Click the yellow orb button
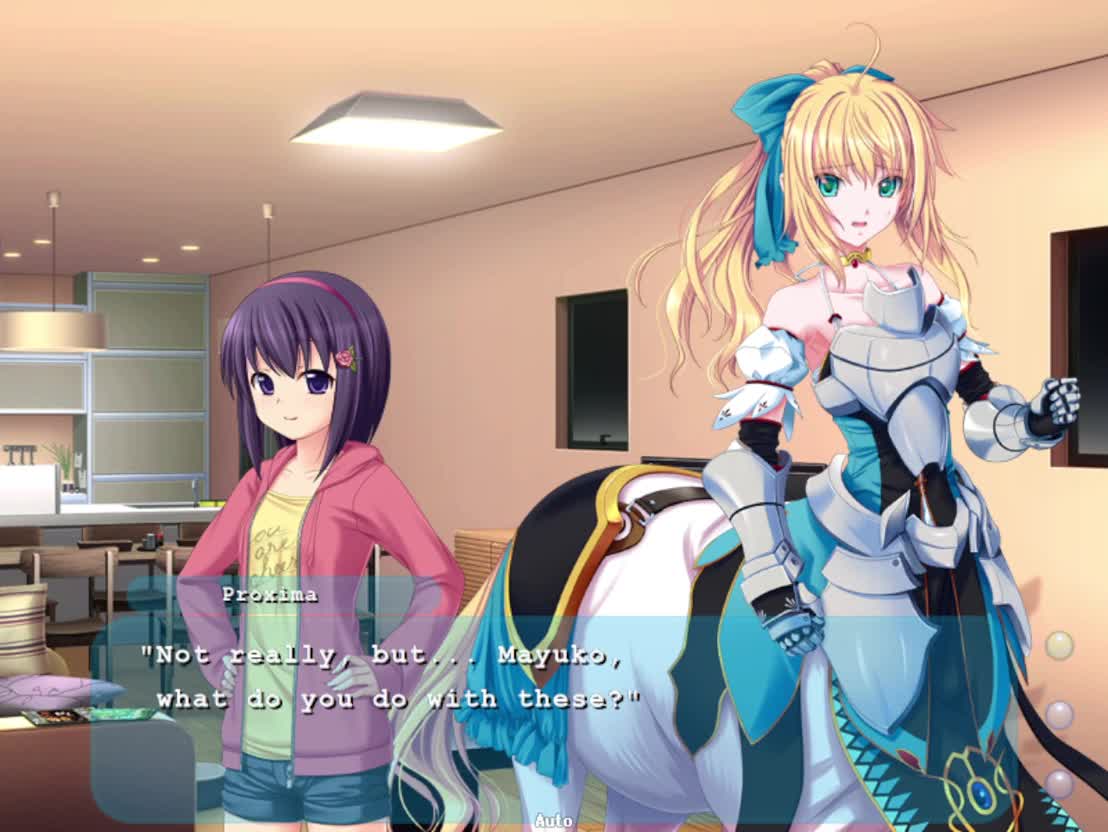 coord(1059,645)
